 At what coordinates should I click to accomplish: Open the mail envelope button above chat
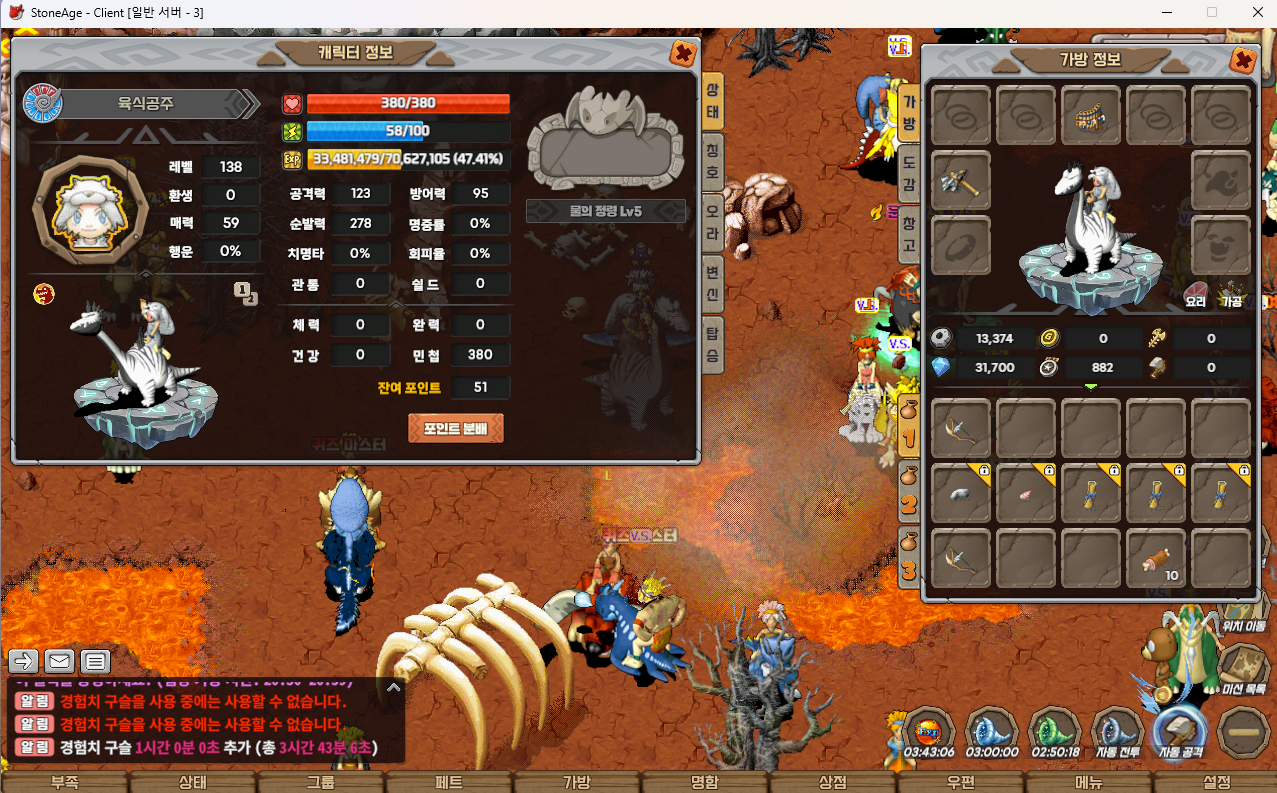[x=59, y=661]
